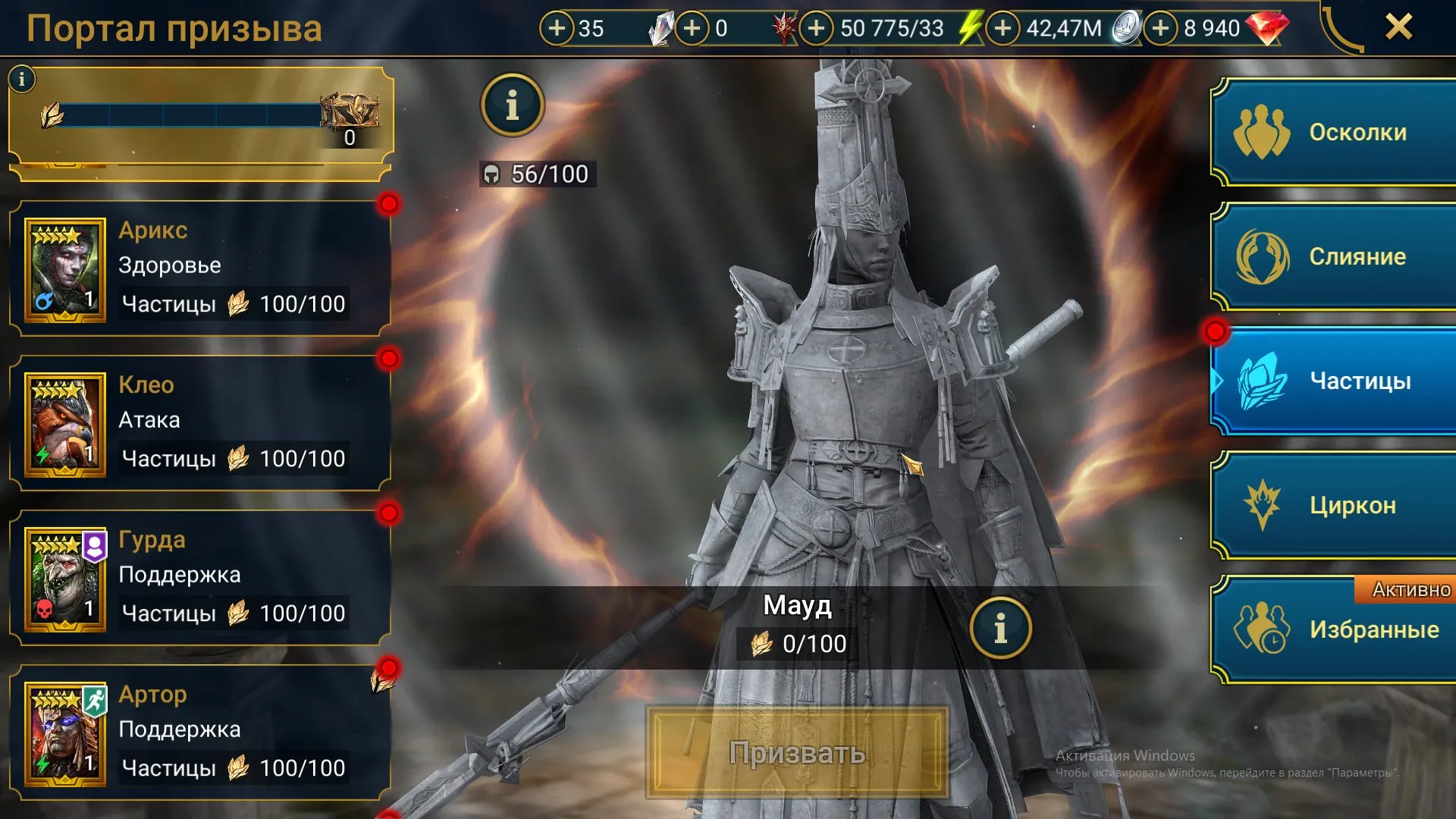1456x819 pixels.
Task: Click the 56/100 helmet counter
Action: point(537,174)
